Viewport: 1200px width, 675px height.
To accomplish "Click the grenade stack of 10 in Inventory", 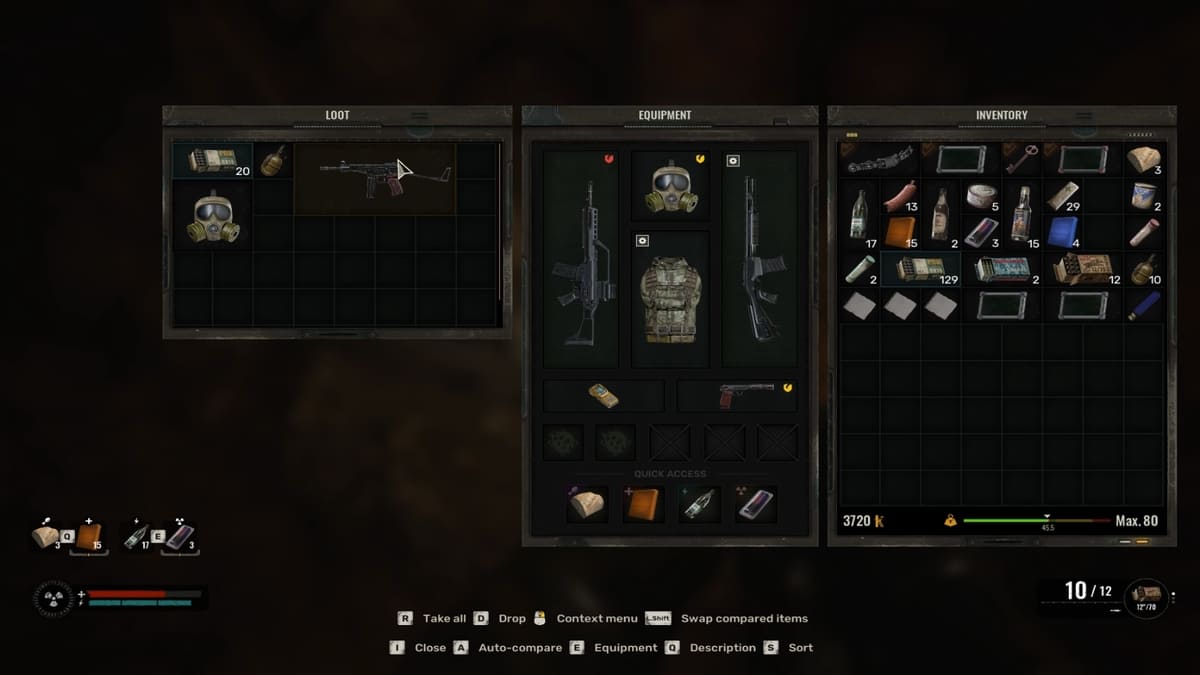I will (1144, 268).
